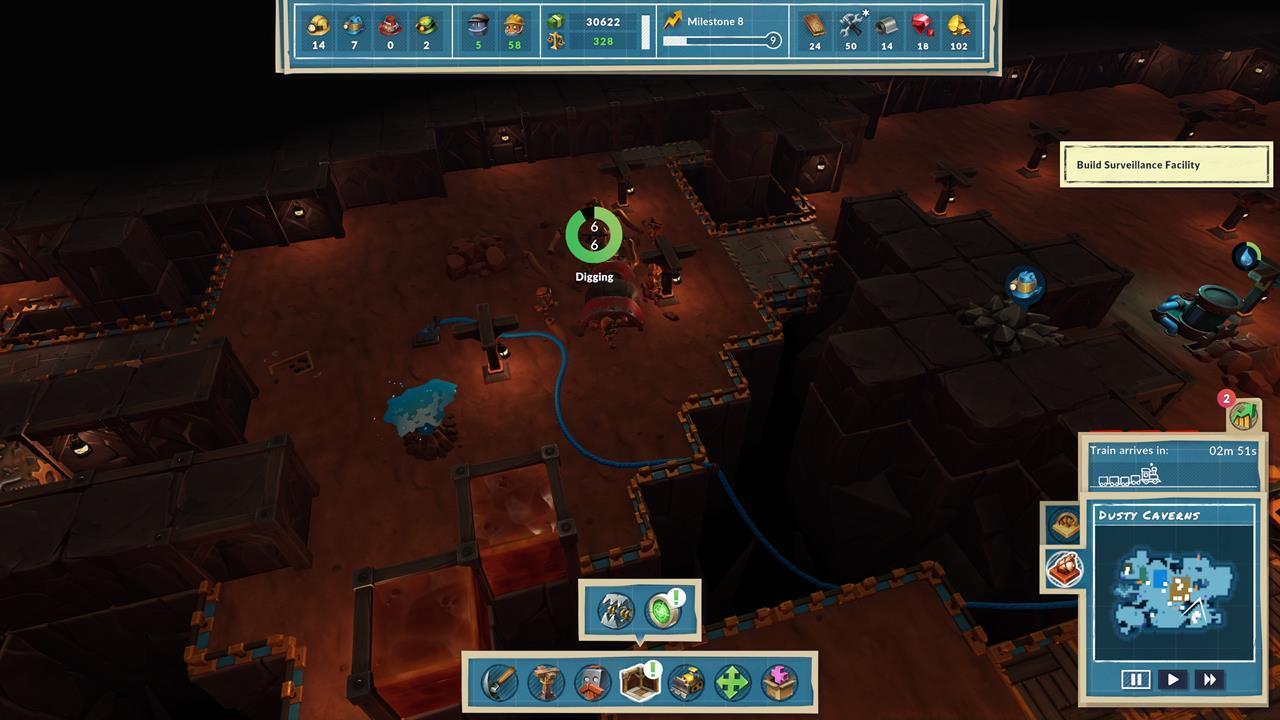Image resolution: width=1280 pixels, height=720 pixels.
Task: Open the decorations box tool
Action: [777, 682]
